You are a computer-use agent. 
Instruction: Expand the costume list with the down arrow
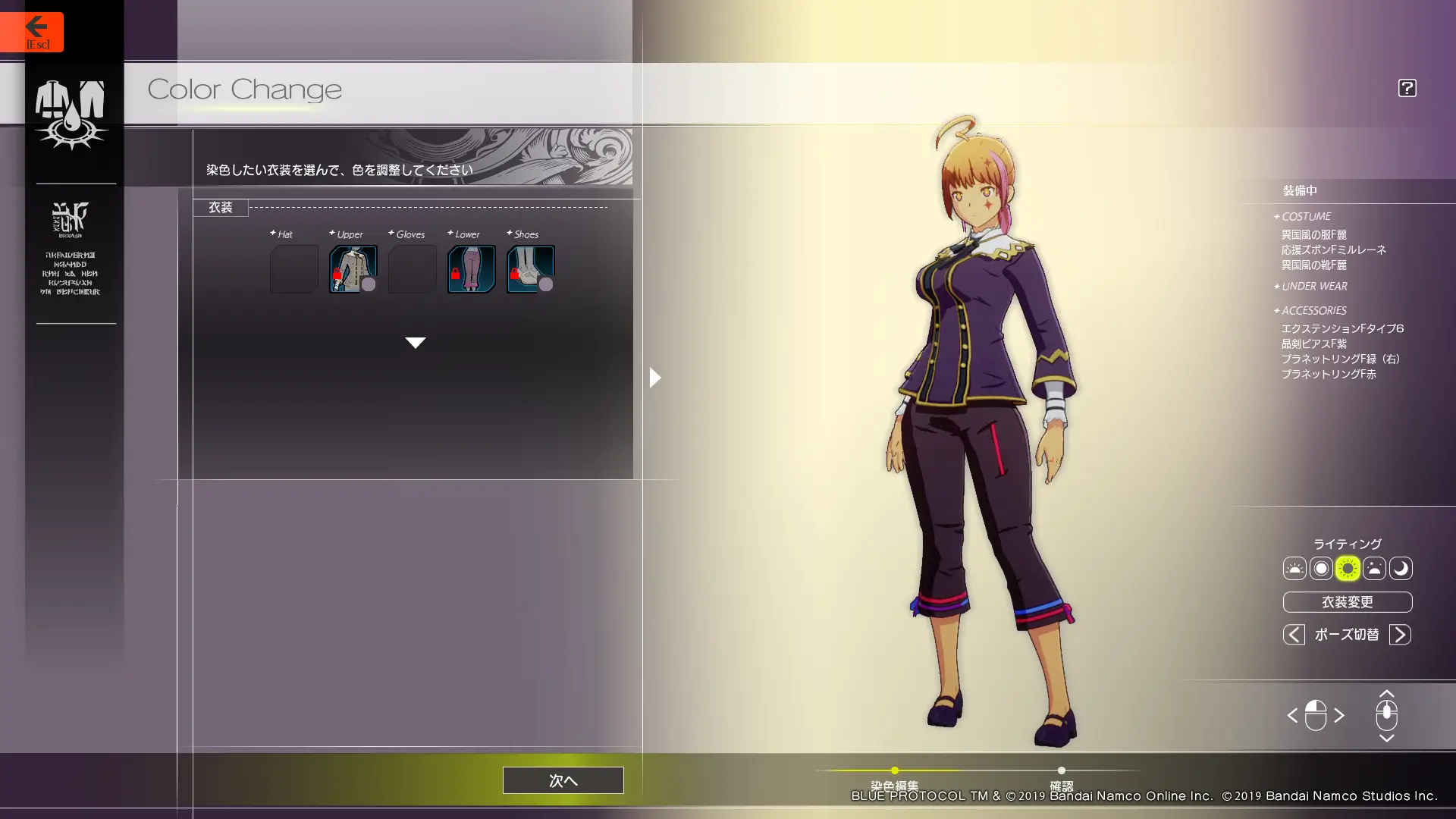coord(415,343)
